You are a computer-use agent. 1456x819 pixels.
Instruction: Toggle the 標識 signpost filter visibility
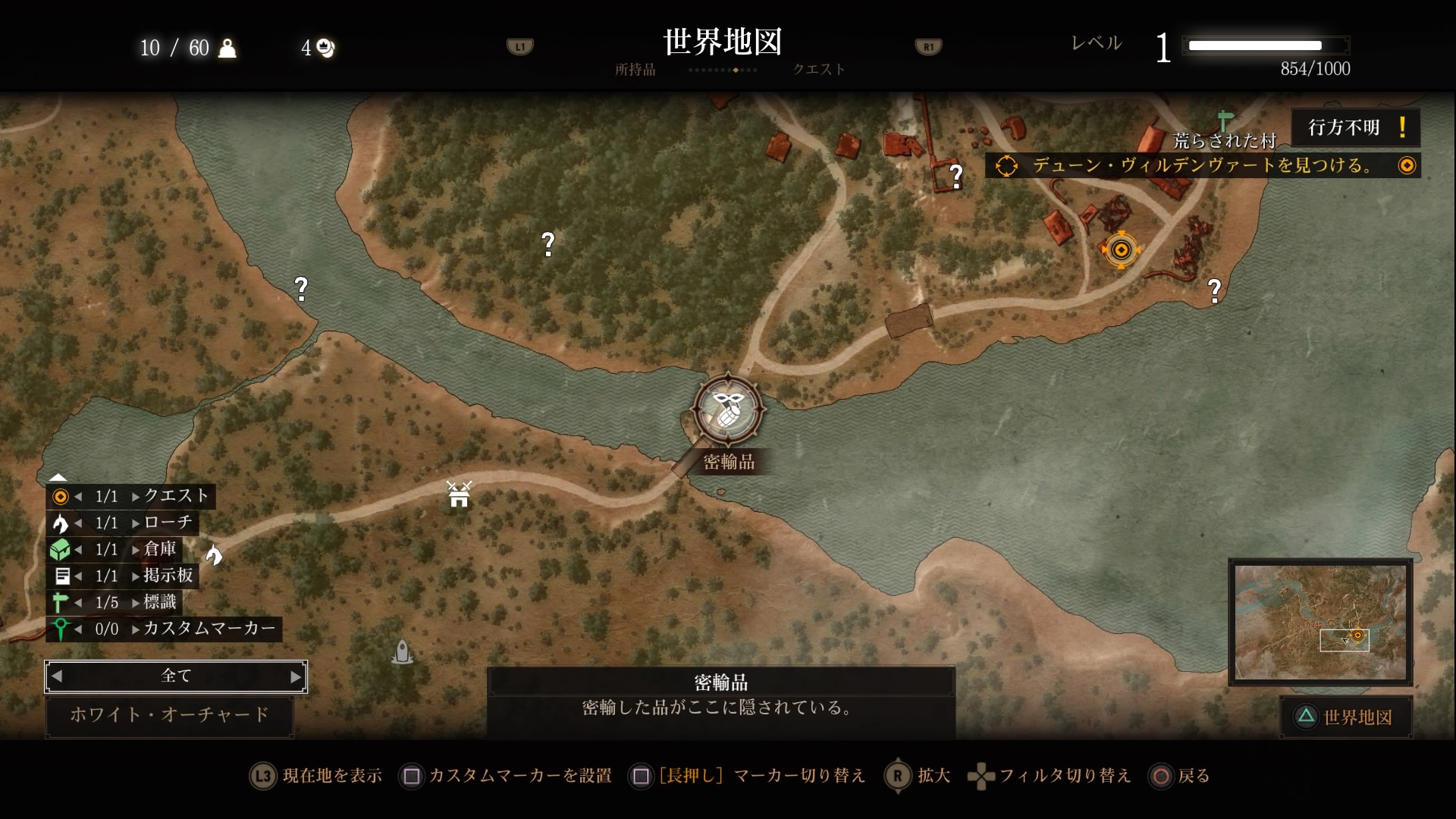[x=60, y=602]
